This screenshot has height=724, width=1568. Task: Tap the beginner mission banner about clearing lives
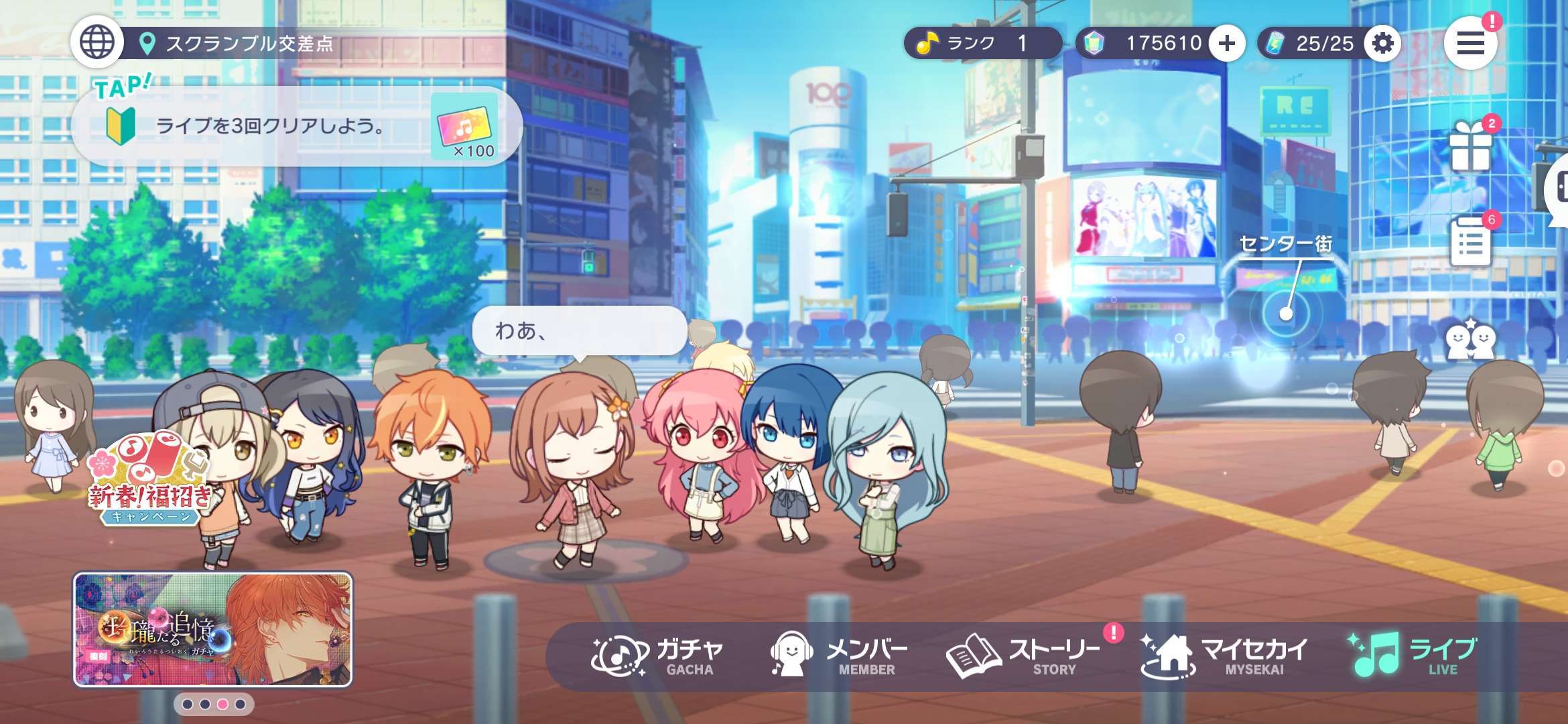[x=295, y=126]
